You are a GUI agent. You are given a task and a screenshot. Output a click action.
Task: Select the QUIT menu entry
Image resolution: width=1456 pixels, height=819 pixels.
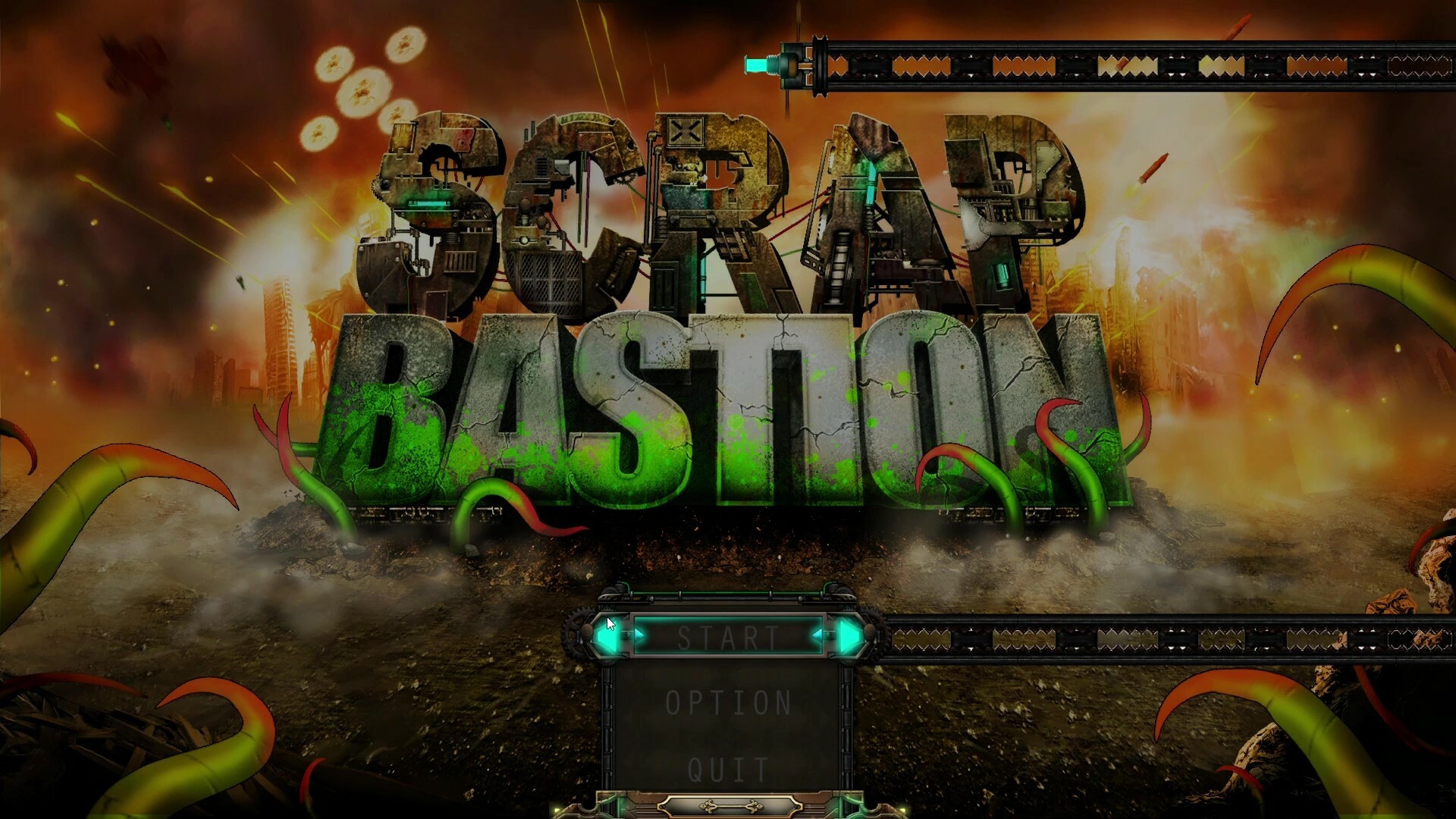coord(726,770)
